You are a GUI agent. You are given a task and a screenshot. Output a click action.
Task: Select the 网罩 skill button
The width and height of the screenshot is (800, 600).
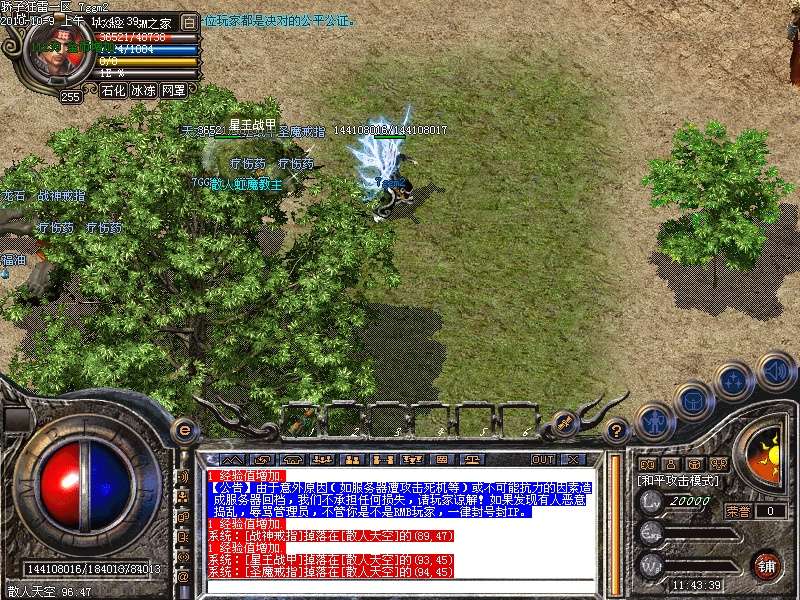173,90
